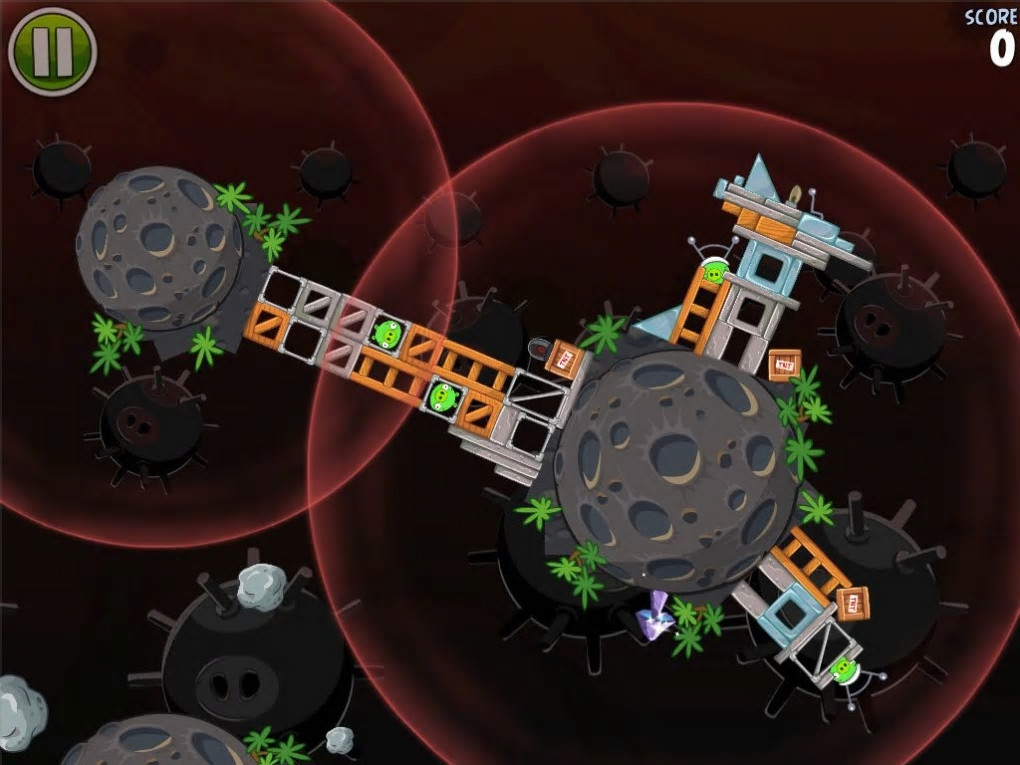The height and width of the screenshot is (765, 1020).
Task: Pause the game with the green button
Action: click(x=52, y=51)
